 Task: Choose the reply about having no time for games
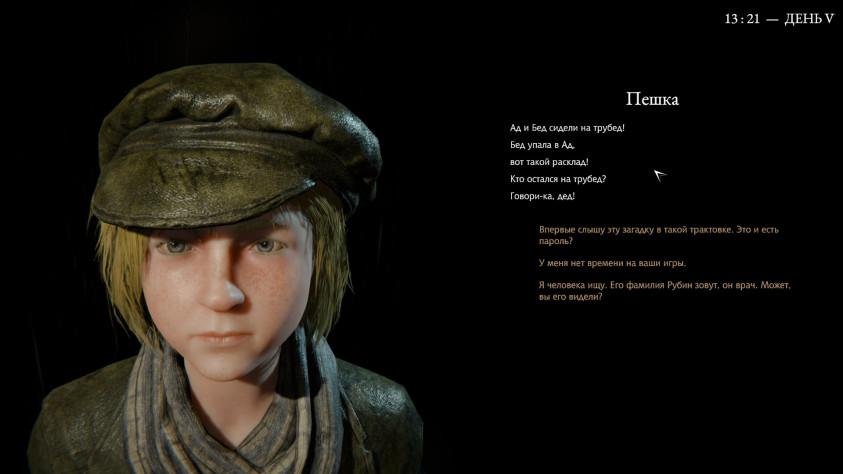click(x=612, y=263)
